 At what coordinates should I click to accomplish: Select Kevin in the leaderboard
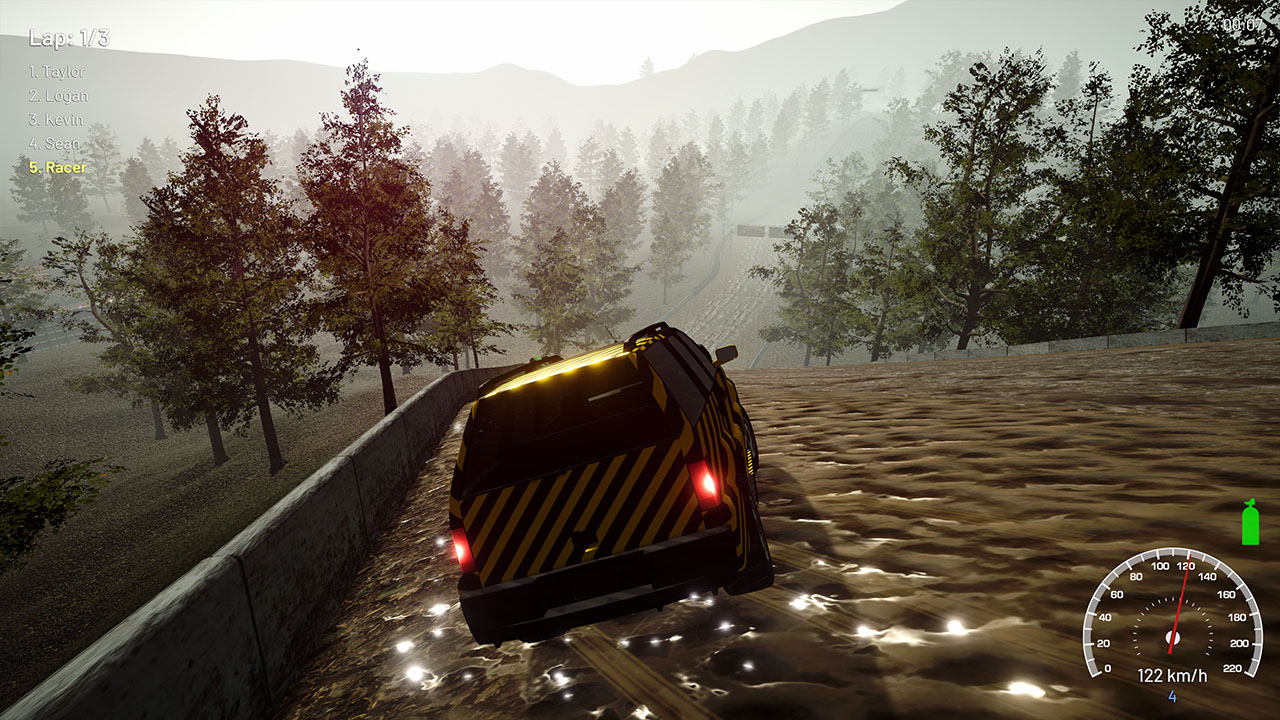(x=57, y=121)
